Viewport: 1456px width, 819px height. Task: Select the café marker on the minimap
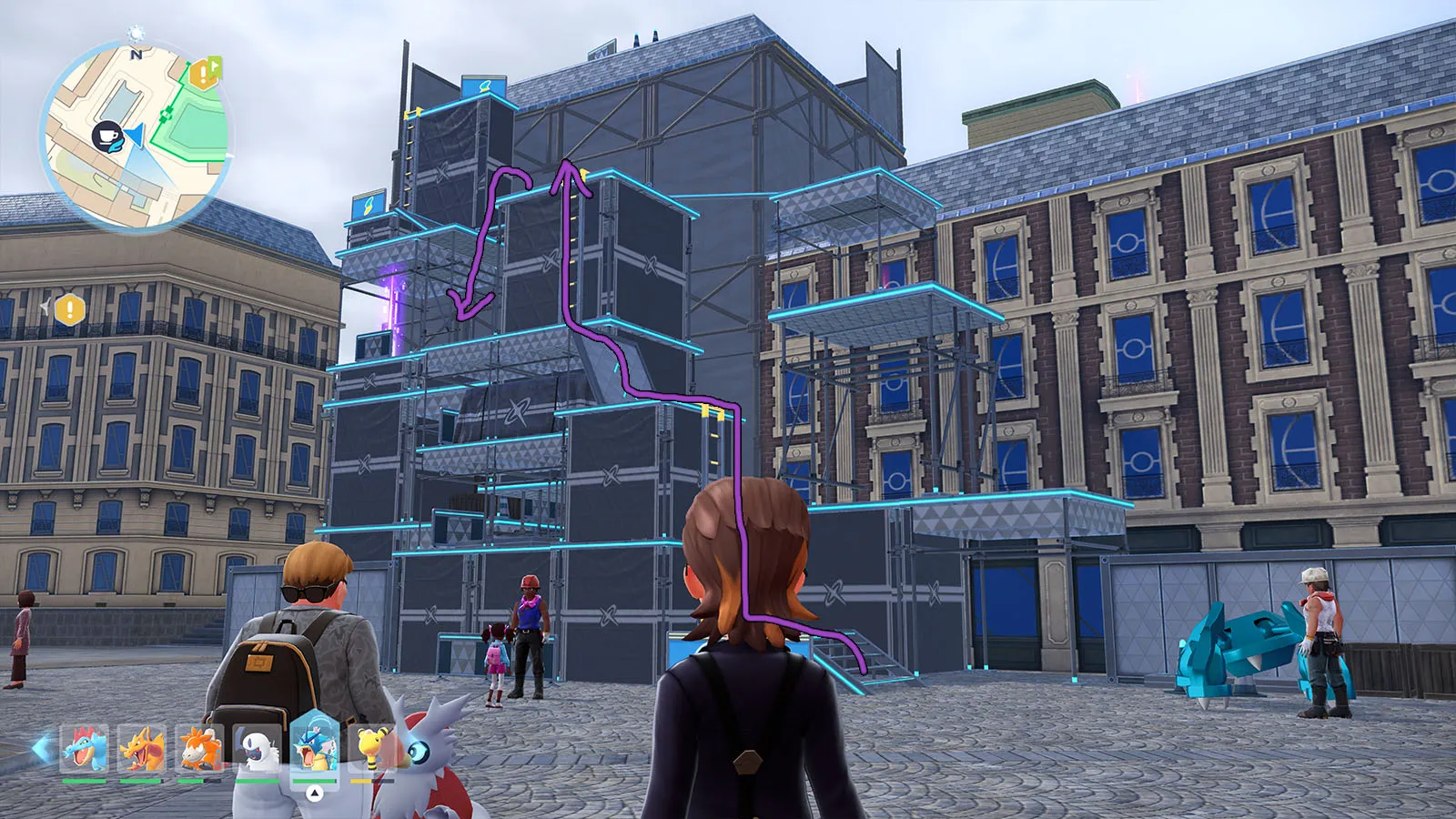[x=107, y=136]
